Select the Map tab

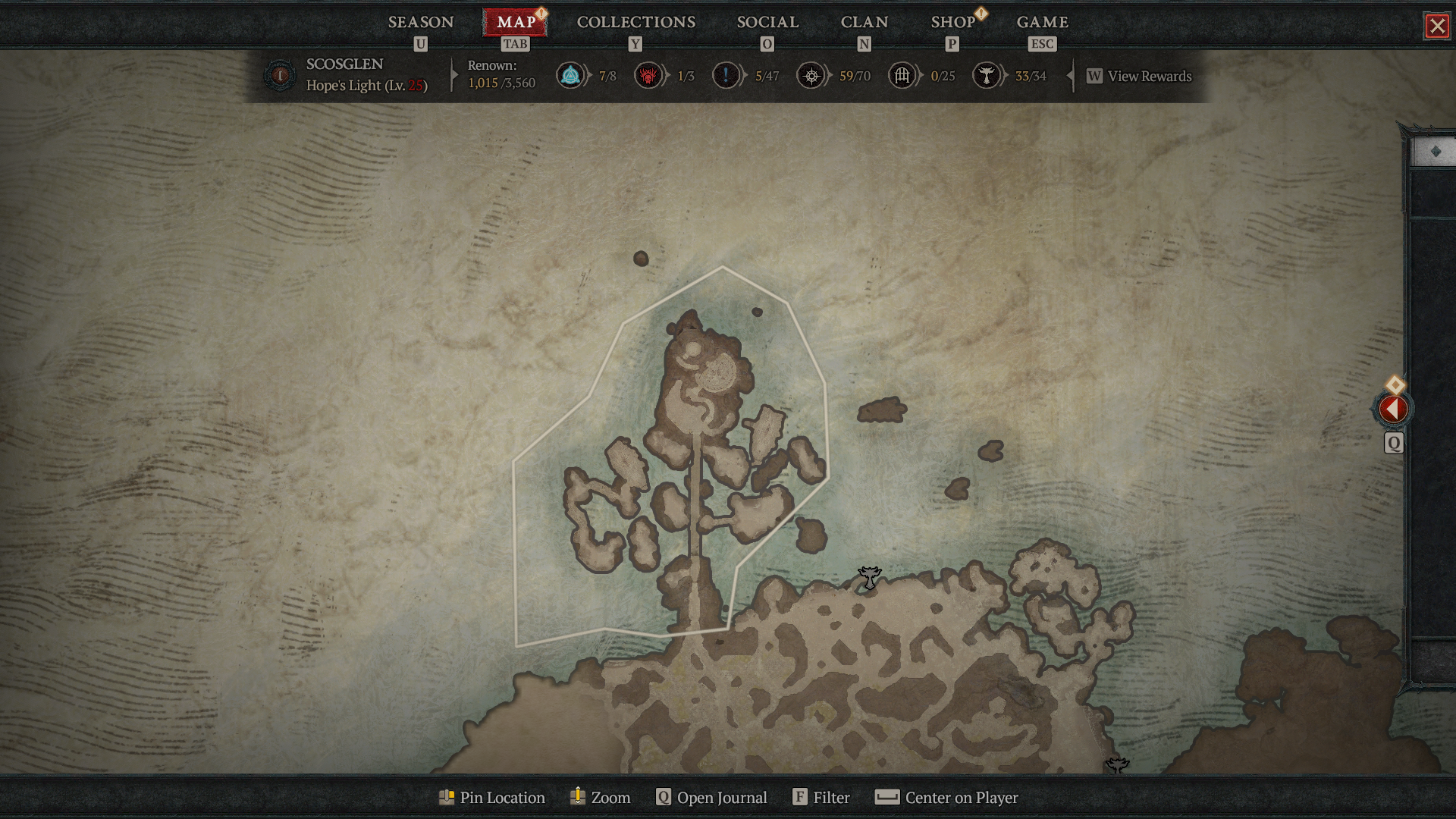[x=516, y=23]
